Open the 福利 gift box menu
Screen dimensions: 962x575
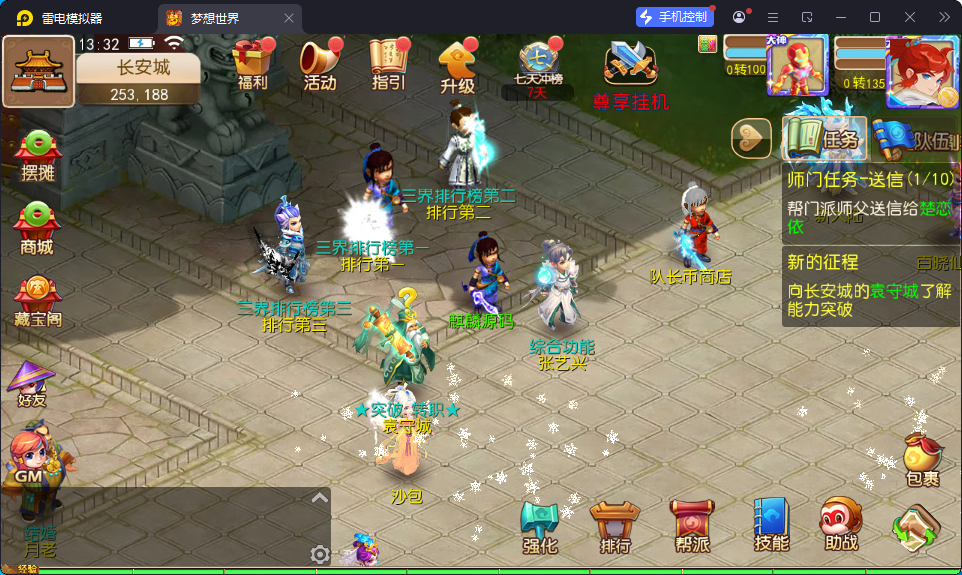click(252, 63)
